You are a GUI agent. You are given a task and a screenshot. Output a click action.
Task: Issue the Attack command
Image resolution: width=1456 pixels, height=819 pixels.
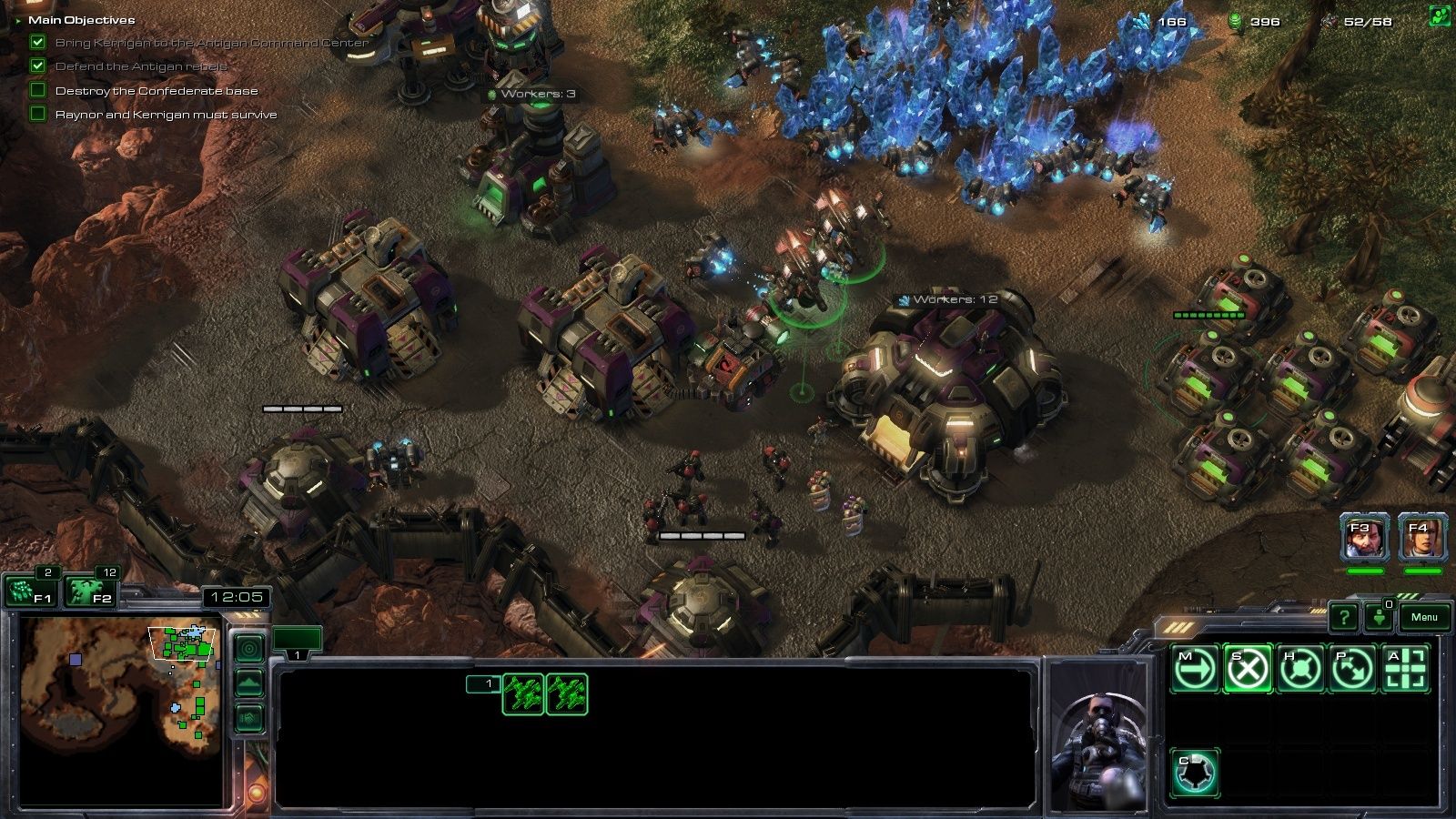point(1408,667)
